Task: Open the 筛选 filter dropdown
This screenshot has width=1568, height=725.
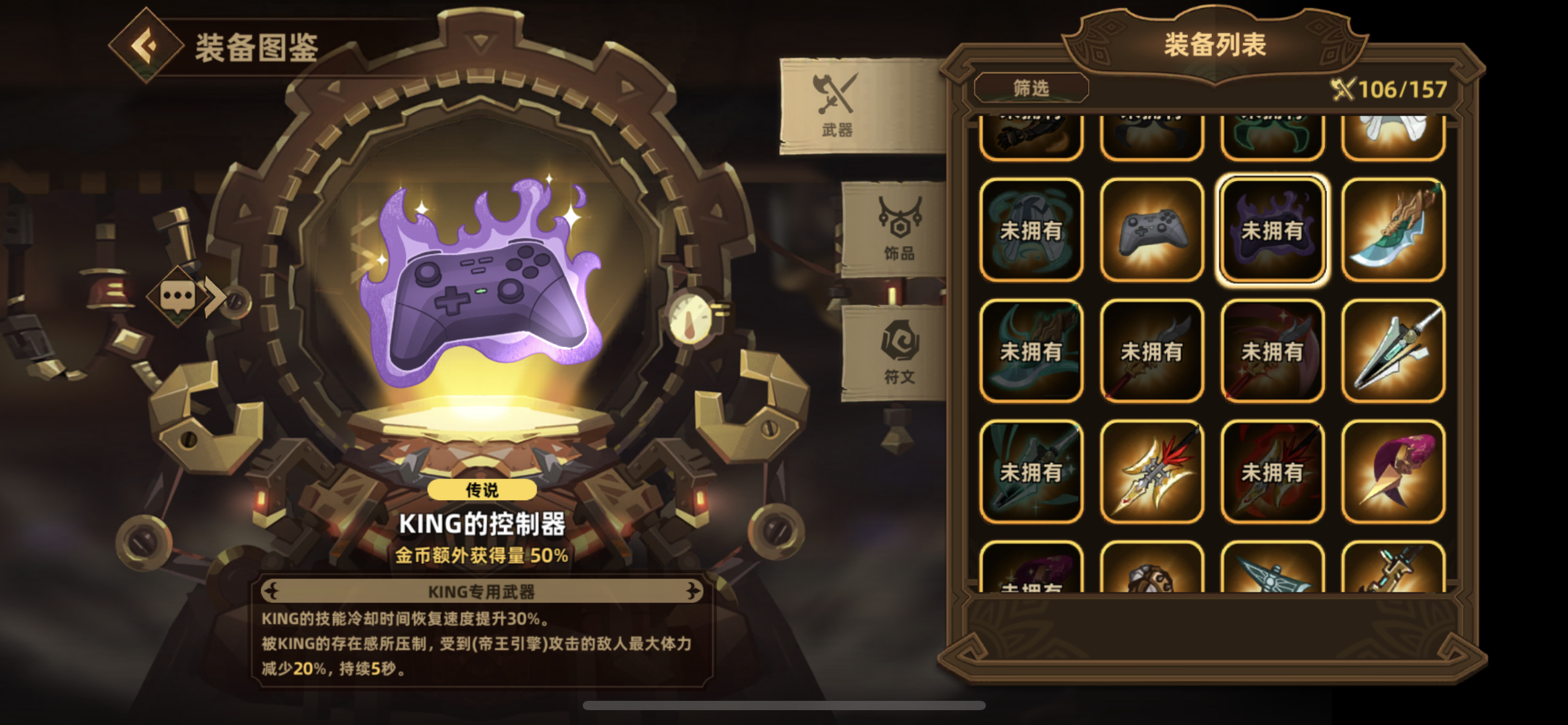Action: click(x=1030, y=89)
